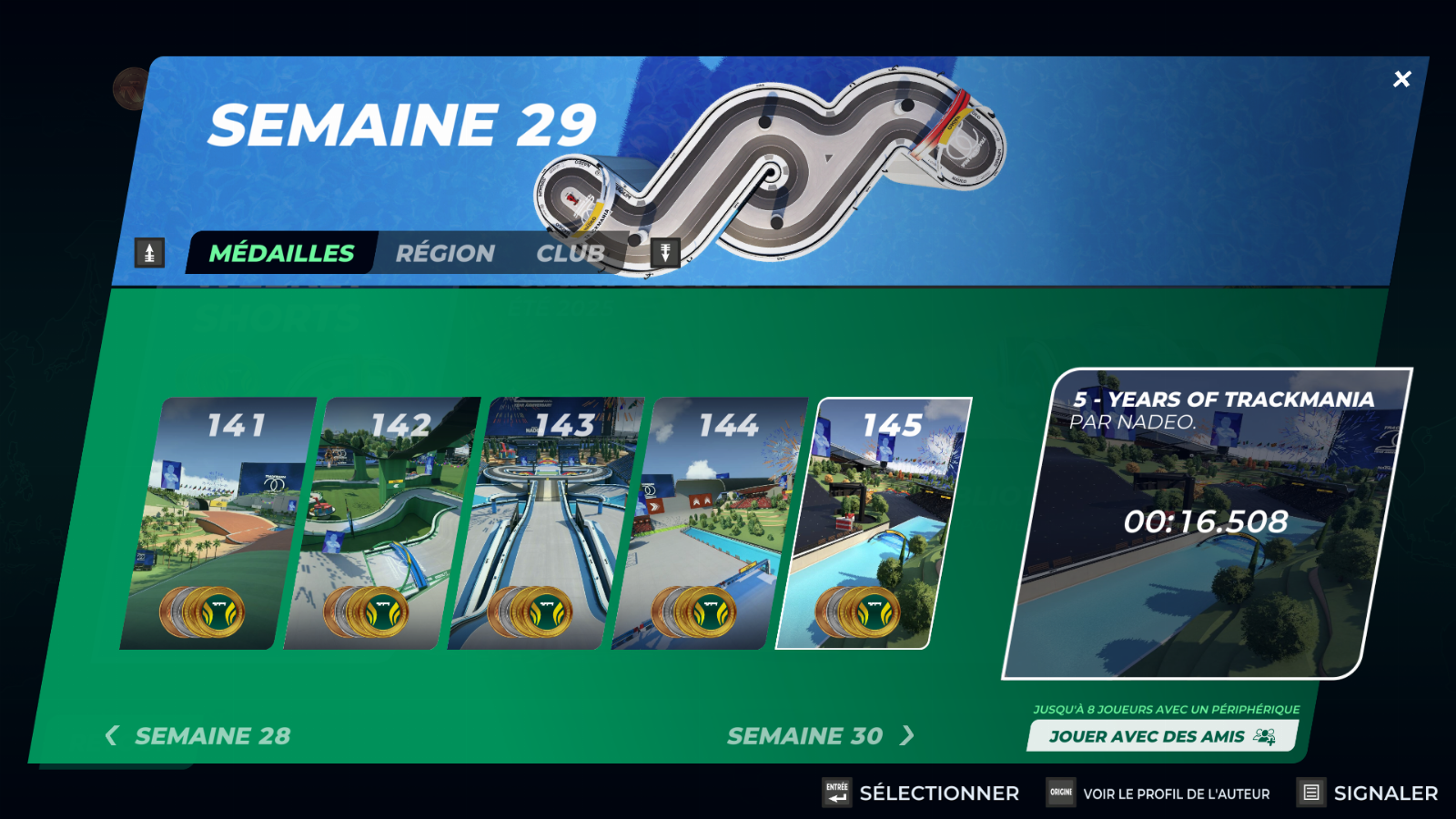This screenshot has width=1456, height=819.
Task: Open the Région leaderboard tab
Action: pos(445,253)
